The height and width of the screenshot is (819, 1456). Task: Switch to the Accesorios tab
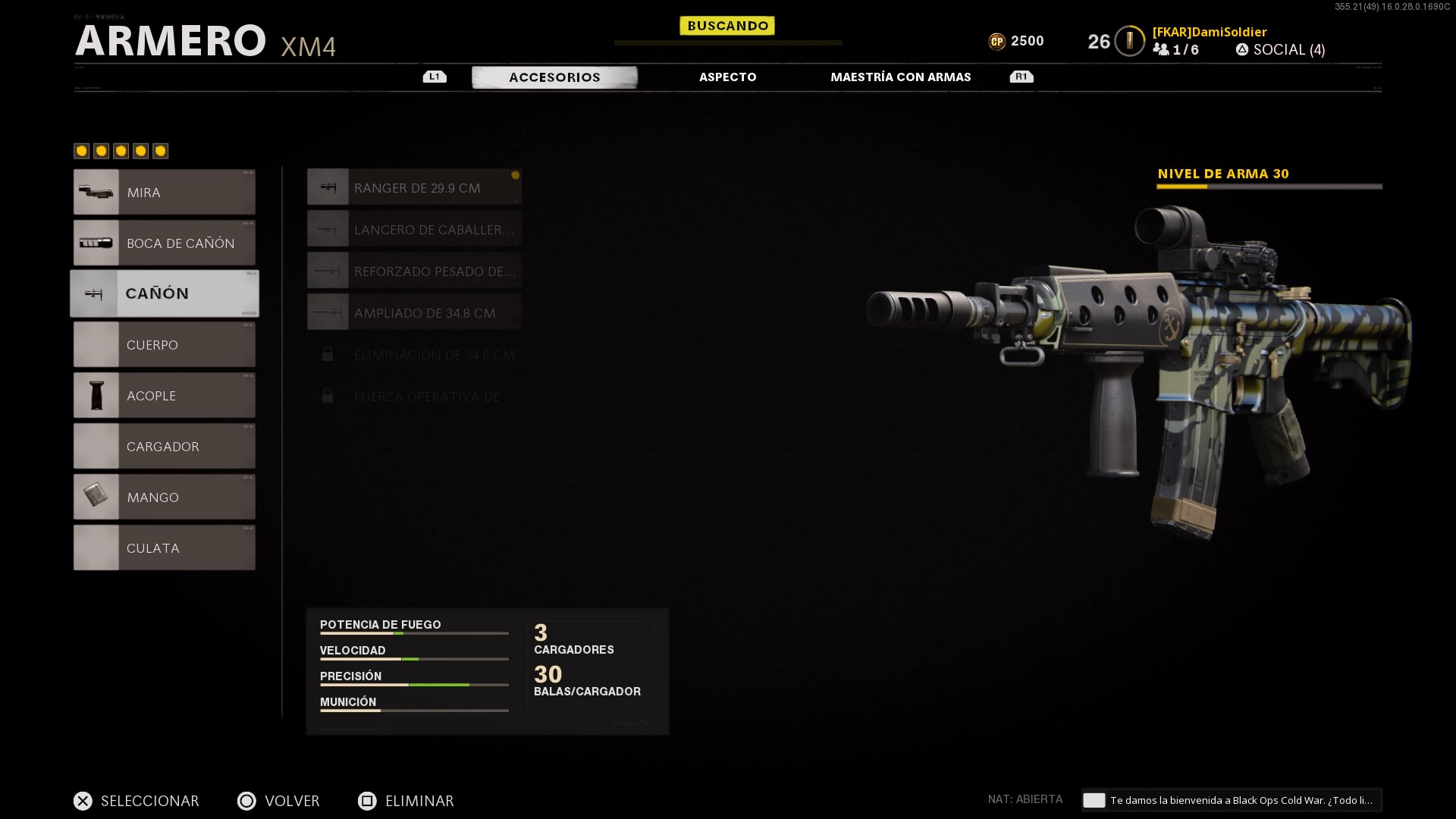(554, 77)
